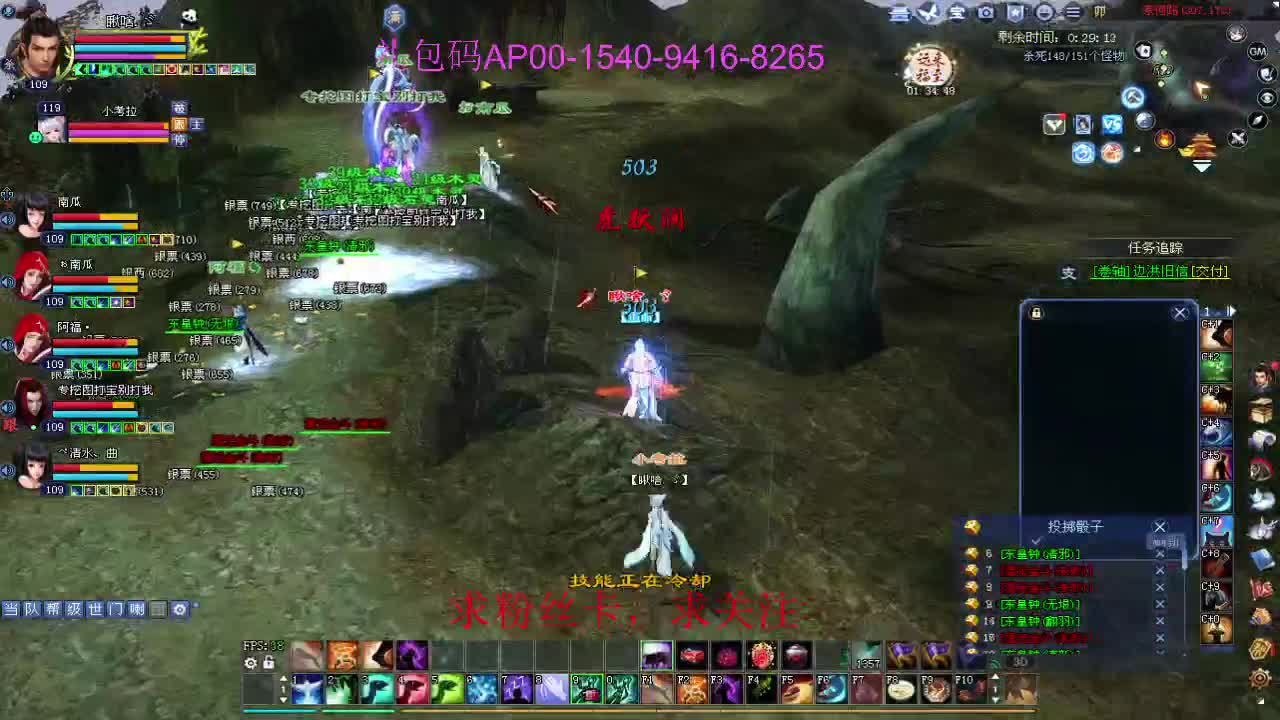Open the hamburger menu at top right
The image size is (1280, 720).
(x=1073, y=13)
